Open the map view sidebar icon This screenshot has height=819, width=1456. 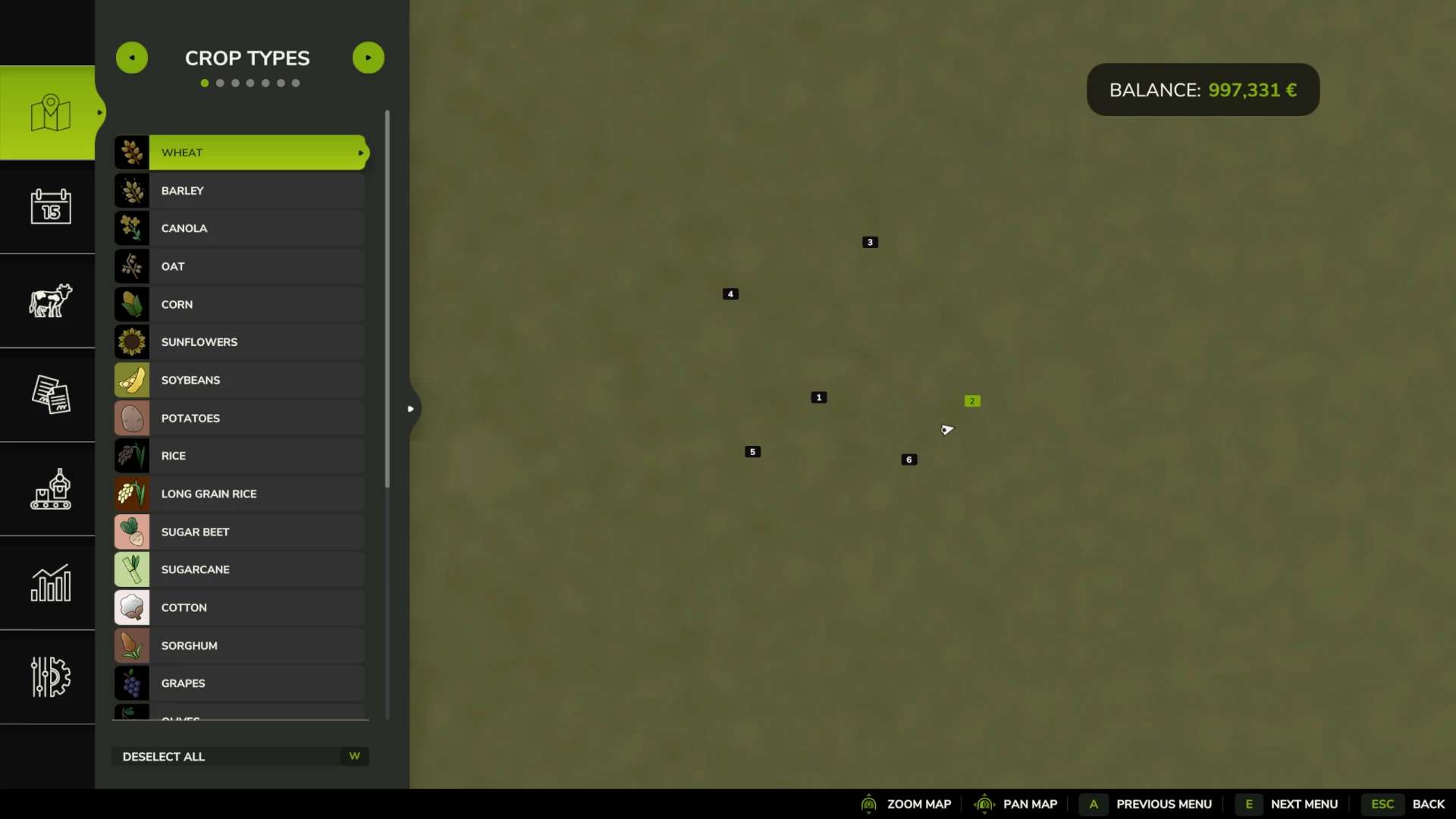tap(49, 111)
